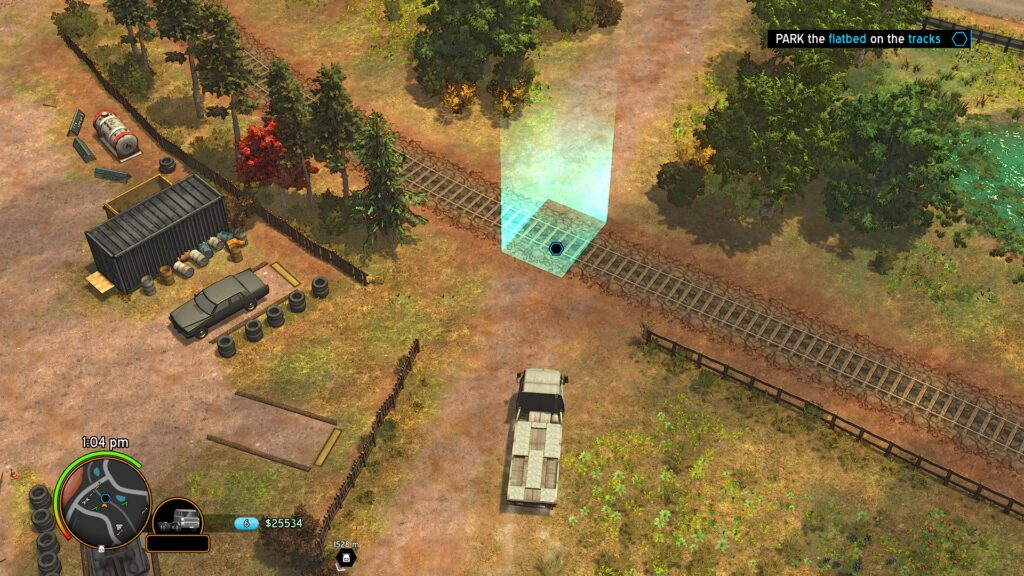
Task: Select the truck vehicle portrait icon
Action: coord(177,520)
